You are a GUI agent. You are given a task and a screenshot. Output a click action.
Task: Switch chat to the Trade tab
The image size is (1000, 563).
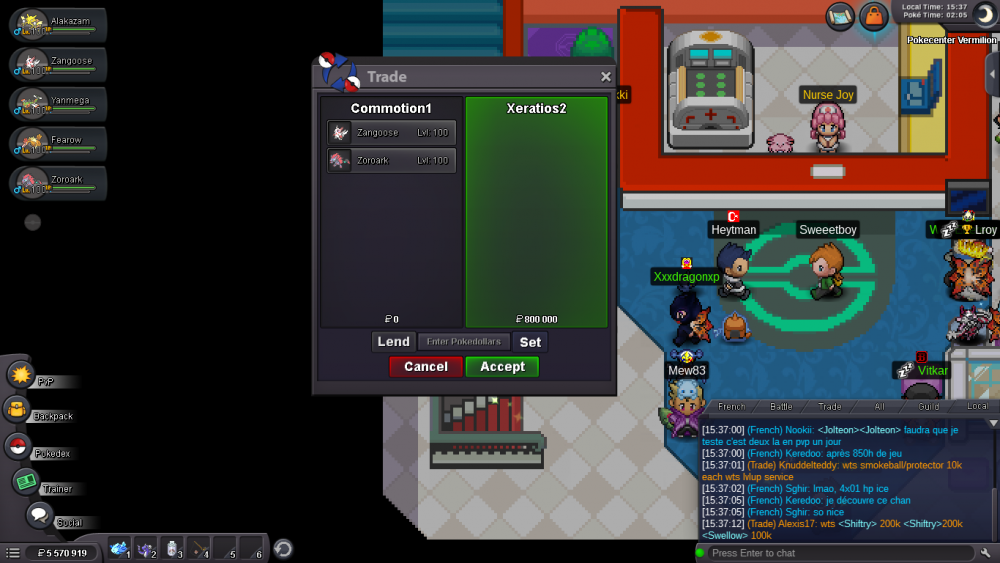(x=830, y=407)
